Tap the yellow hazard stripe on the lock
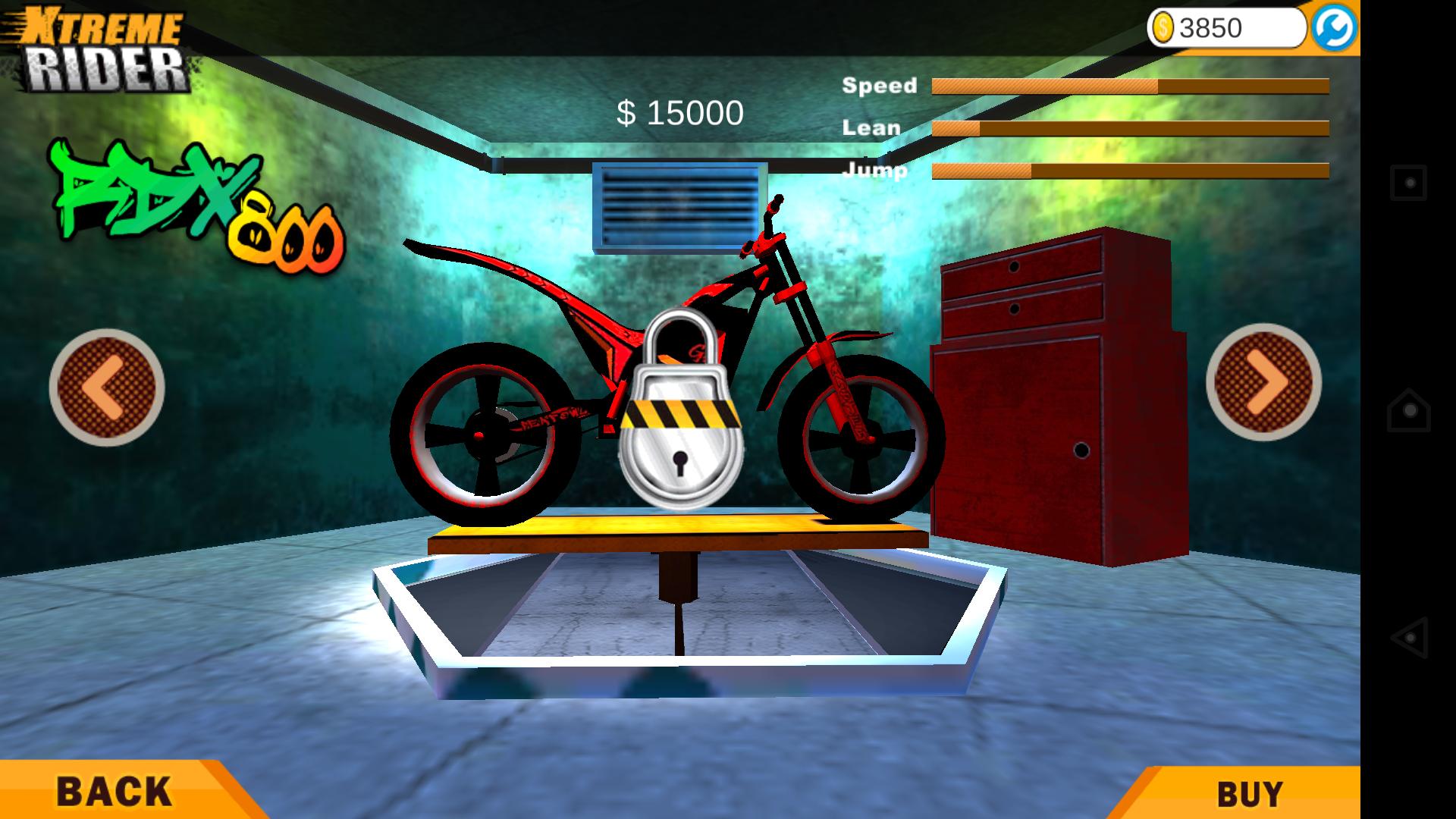 pos(681,413)
